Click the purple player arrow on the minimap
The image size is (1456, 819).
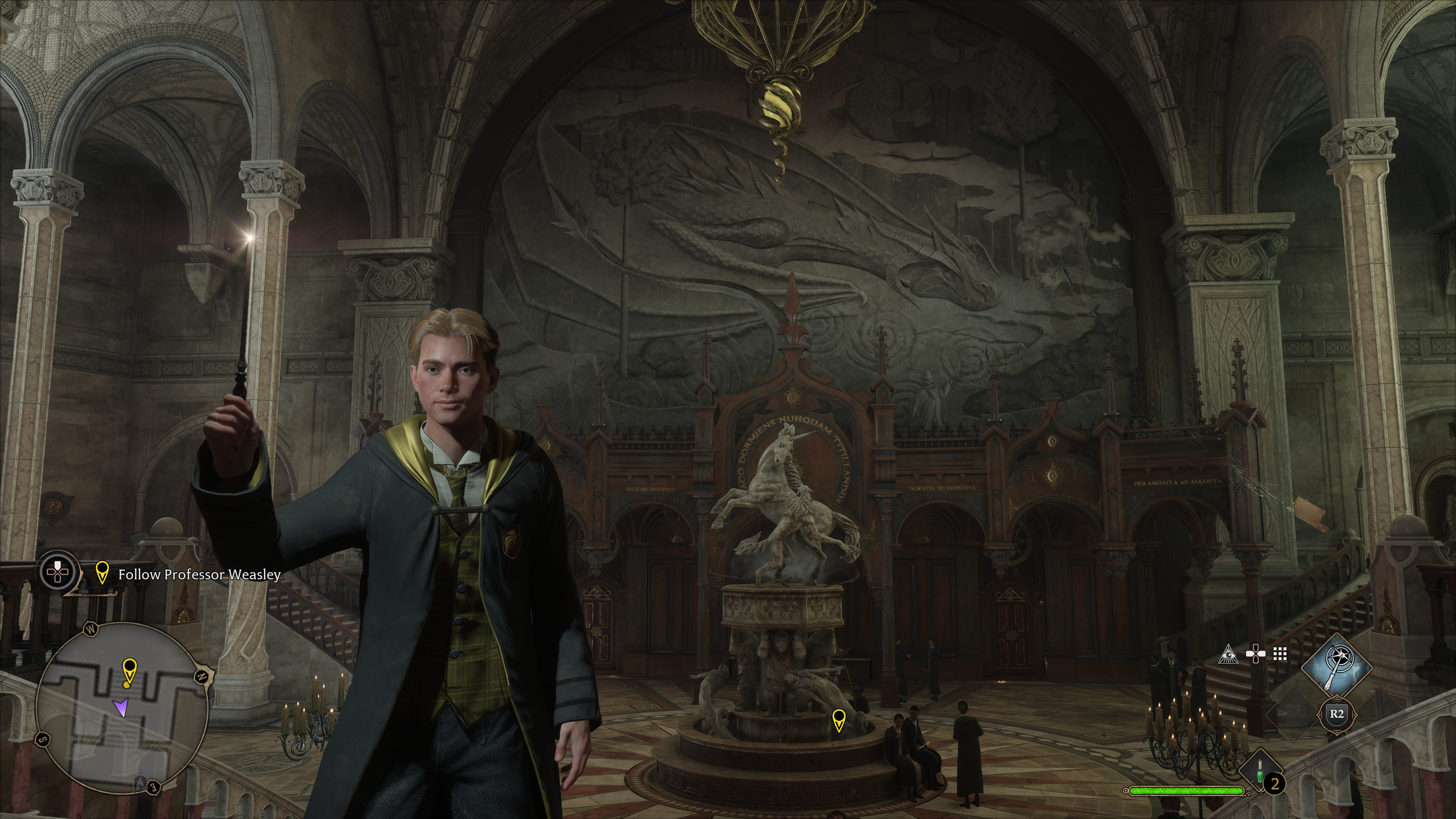tap(121, 706)
